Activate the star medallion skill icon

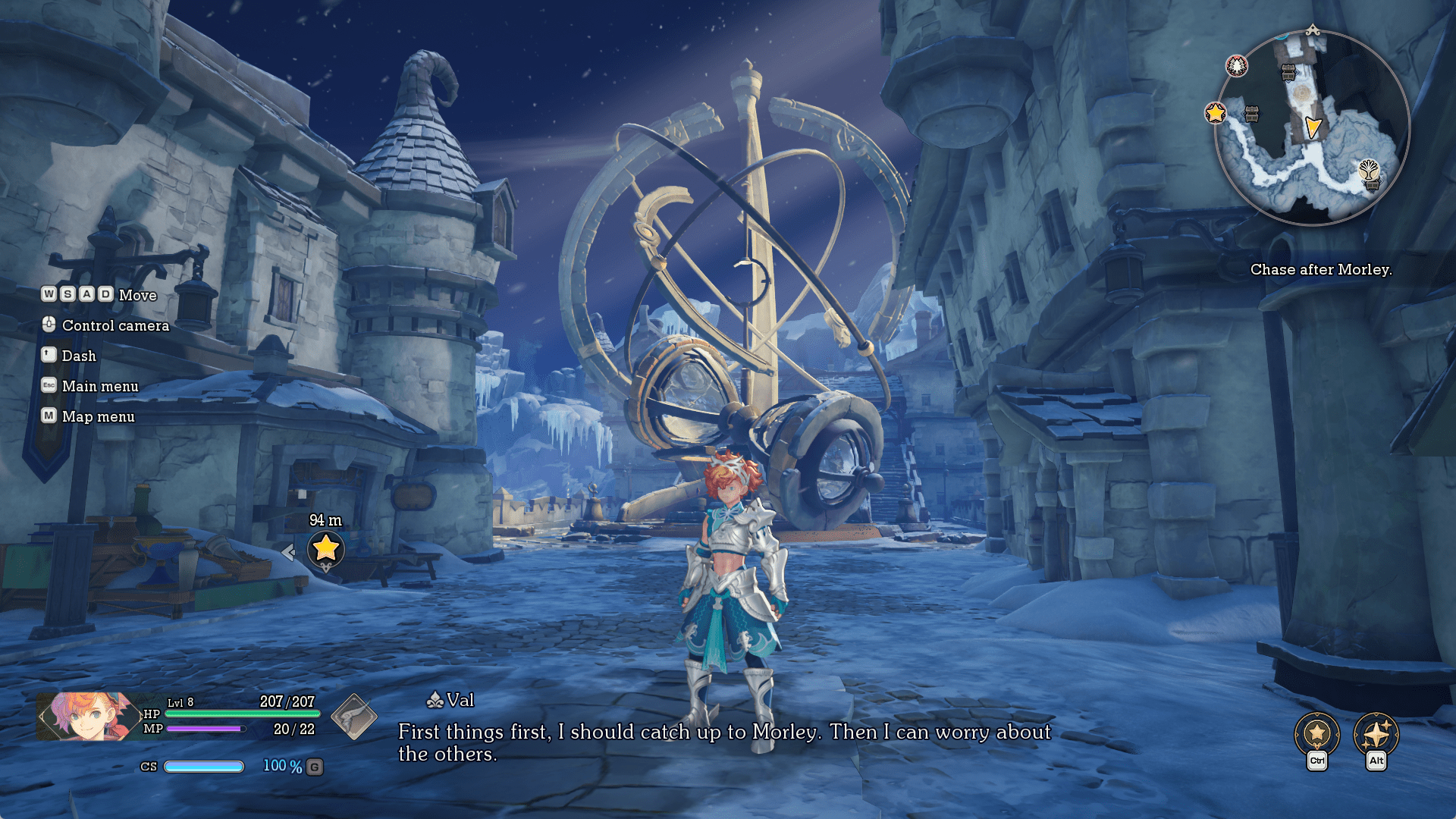(1317, 734)
